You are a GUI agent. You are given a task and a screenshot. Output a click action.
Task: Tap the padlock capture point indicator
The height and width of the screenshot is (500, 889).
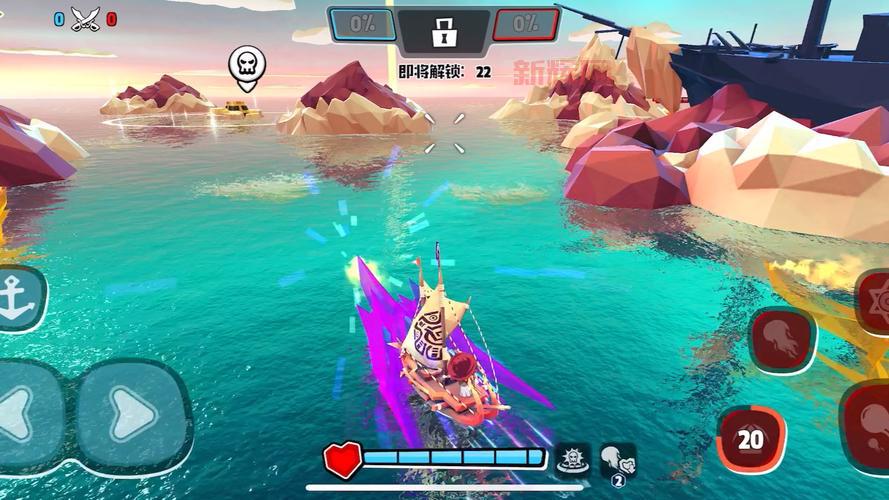pos(443,31)
